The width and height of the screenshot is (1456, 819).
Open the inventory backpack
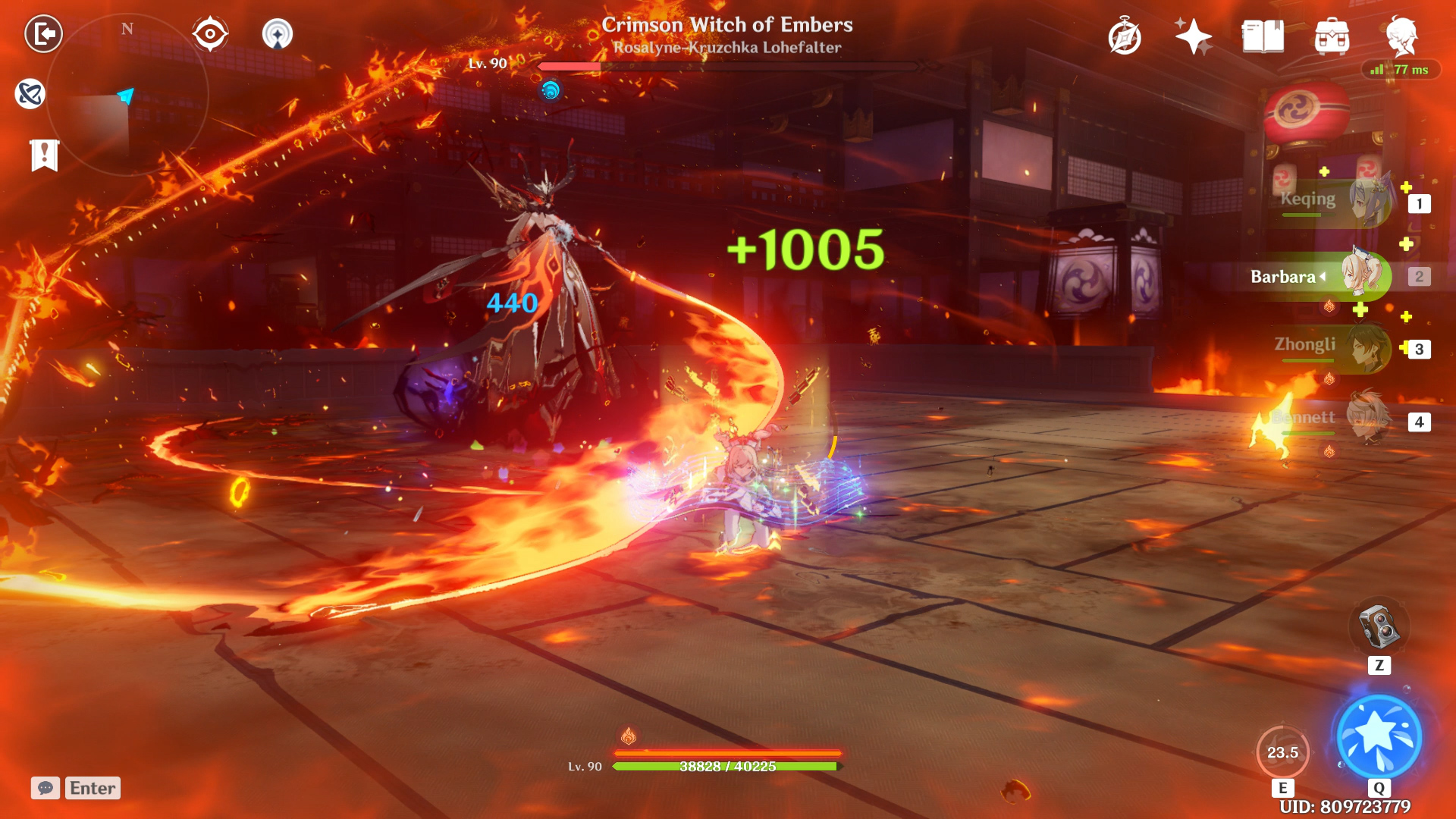[x=1332, y=36]
